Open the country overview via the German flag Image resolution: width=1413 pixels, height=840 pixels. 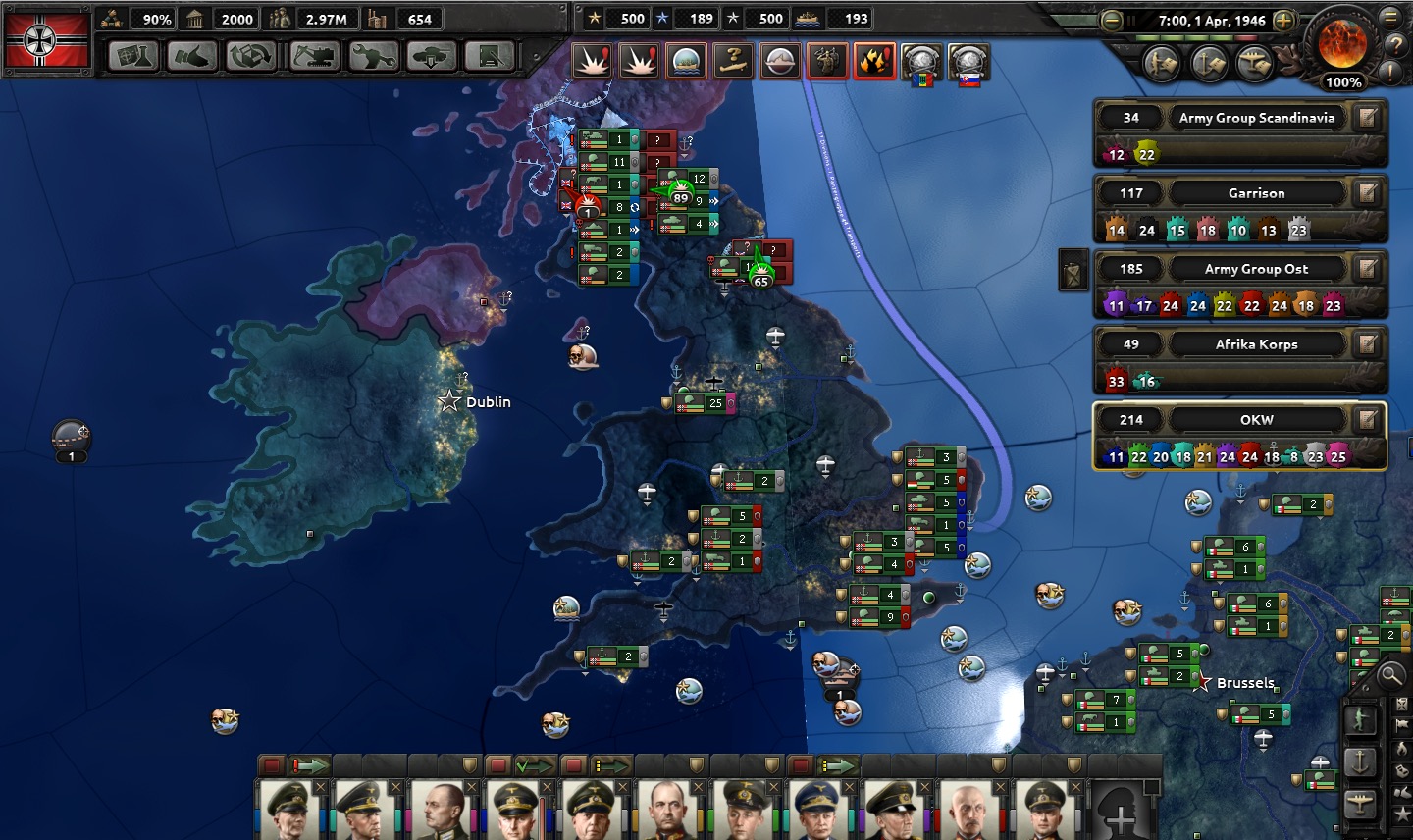coord(47,39)
